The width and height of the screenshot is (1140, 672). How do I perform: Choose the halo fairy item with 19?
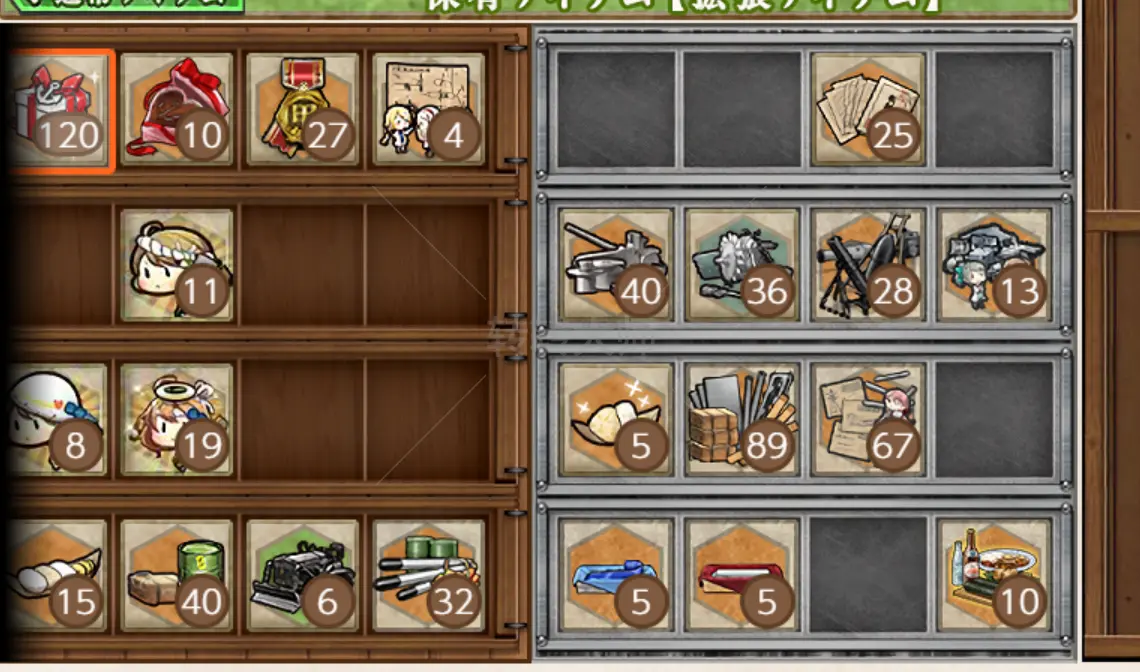pos(177,419)
